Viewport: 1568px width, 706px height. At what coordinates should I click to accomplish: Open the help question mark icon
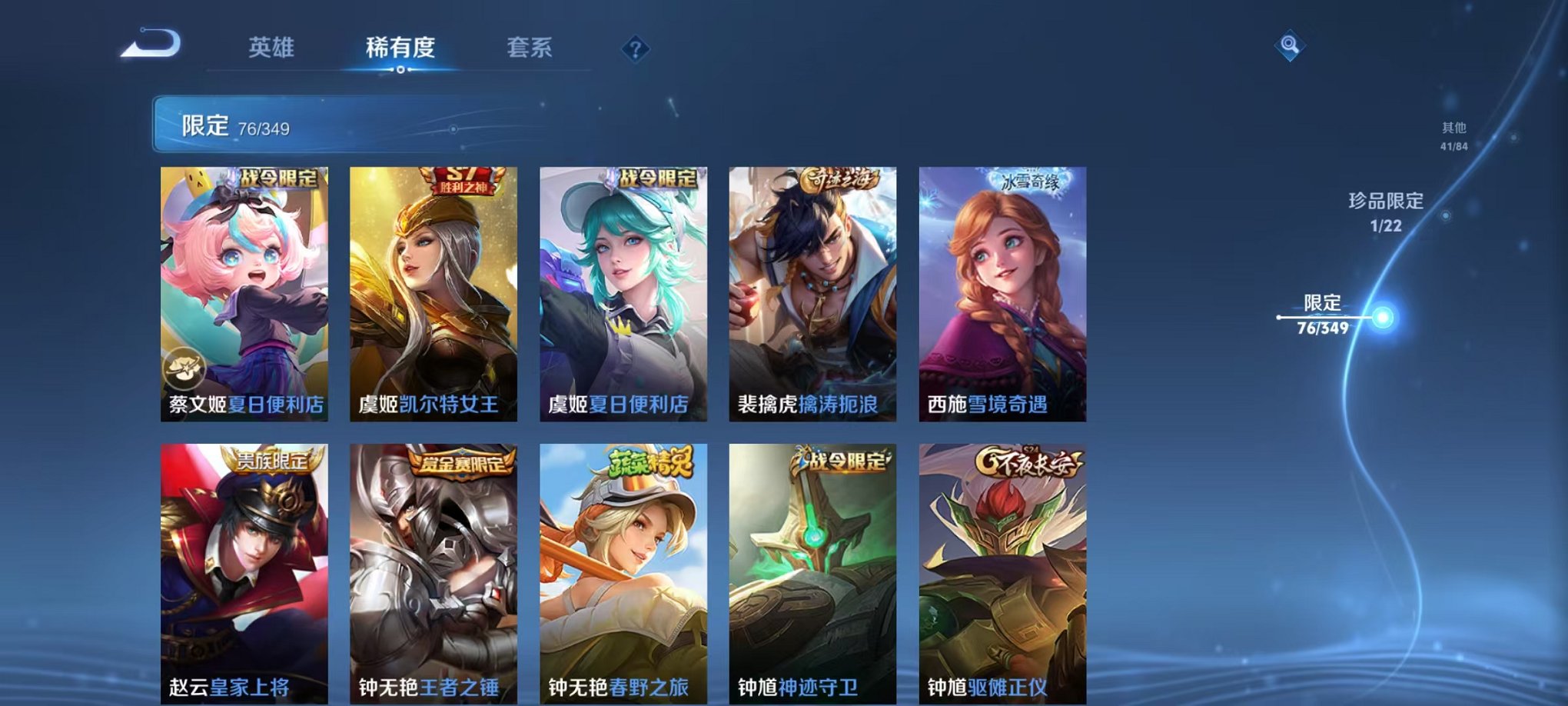click(x=634, y=49)
